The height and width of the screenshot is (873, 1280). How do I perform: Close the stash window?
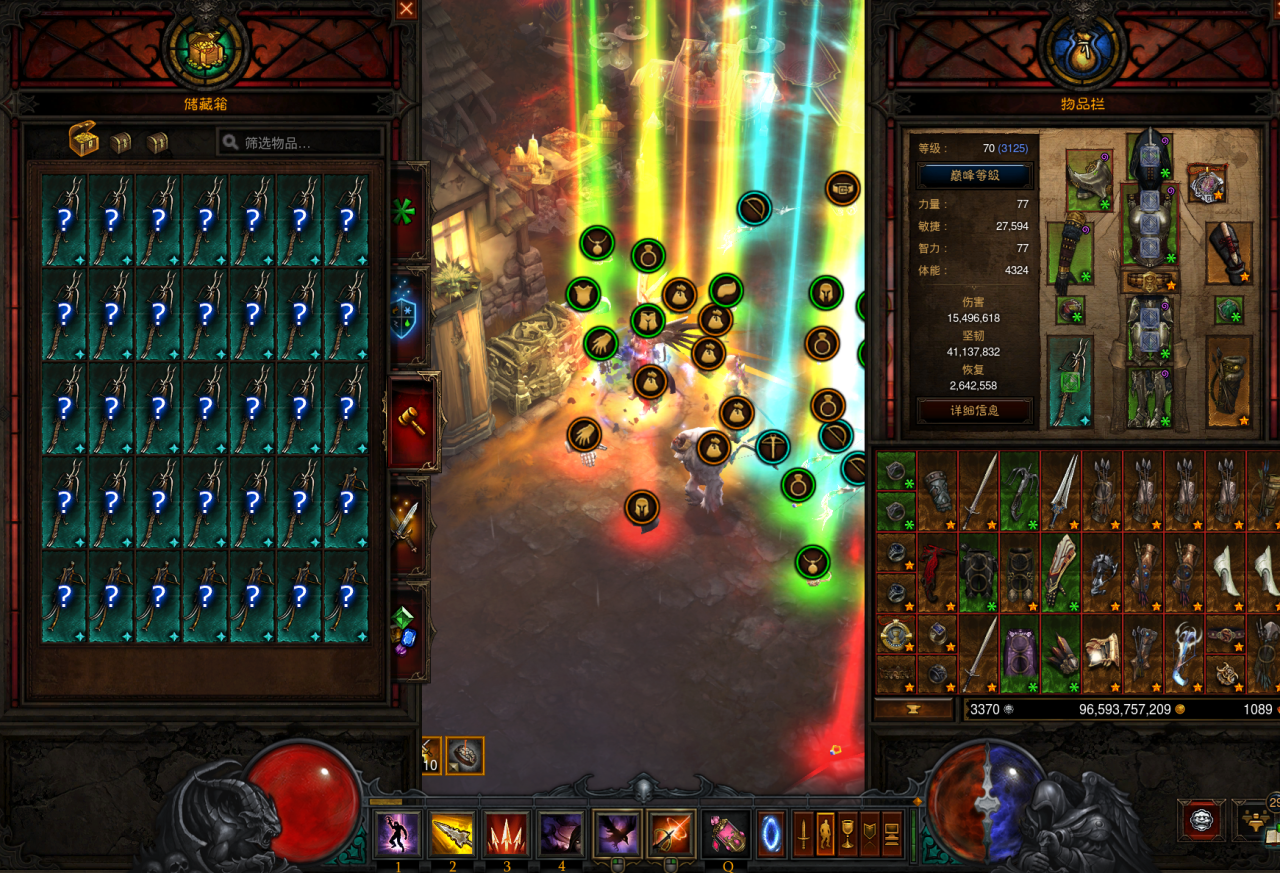pyautogui.click(x=406, y=10)
